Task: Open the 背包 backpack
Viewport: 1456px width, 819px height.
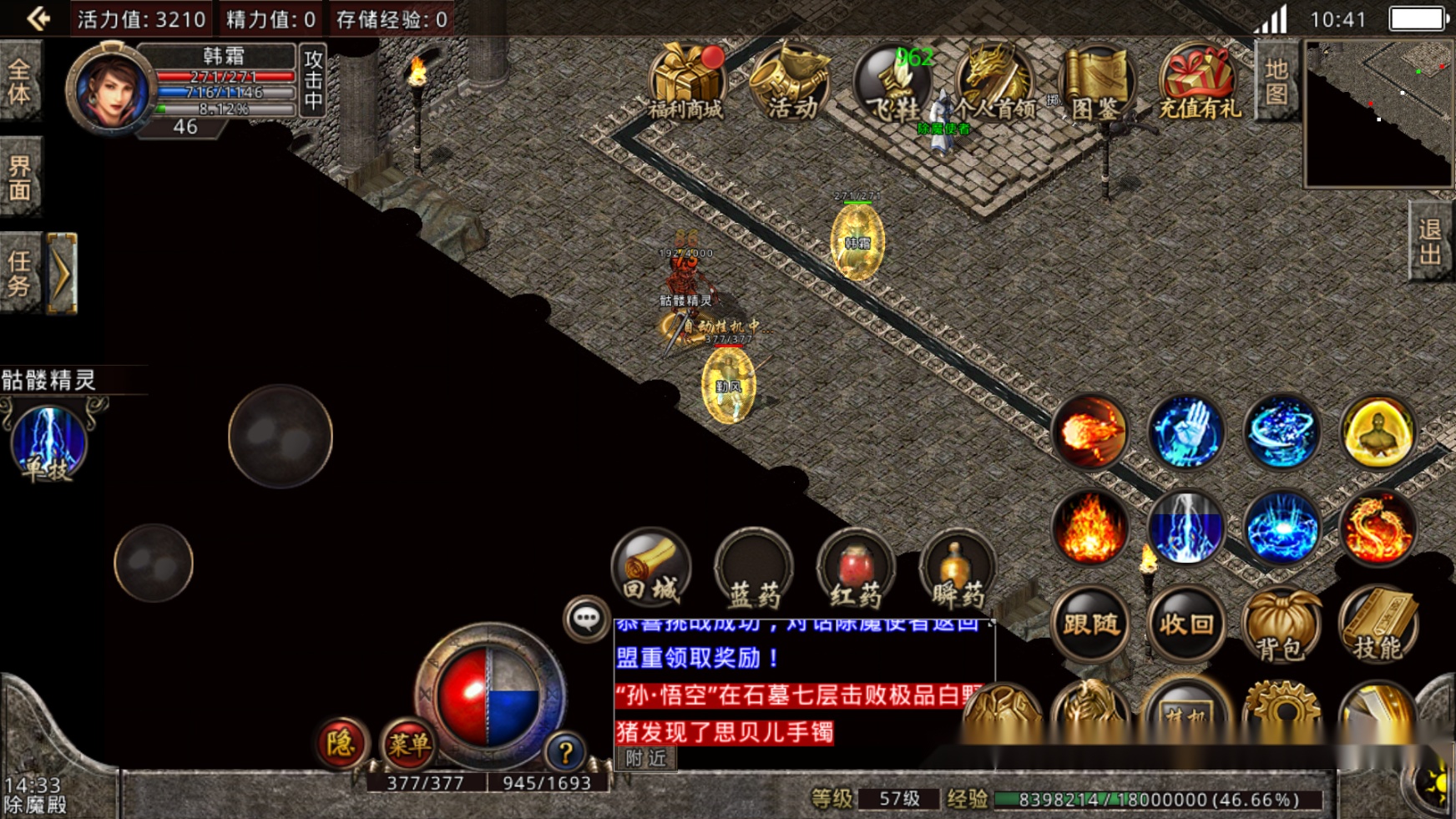Action: (x=1282, y=626)
